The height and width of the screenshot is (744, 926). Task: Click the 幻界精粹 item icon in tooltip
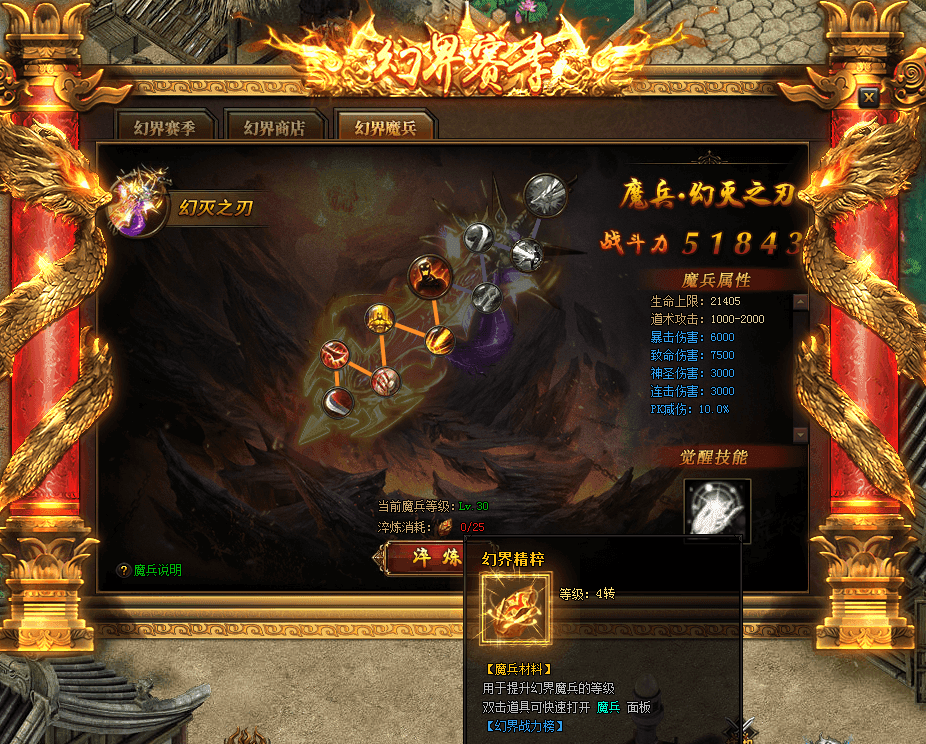tap(515, 608)
